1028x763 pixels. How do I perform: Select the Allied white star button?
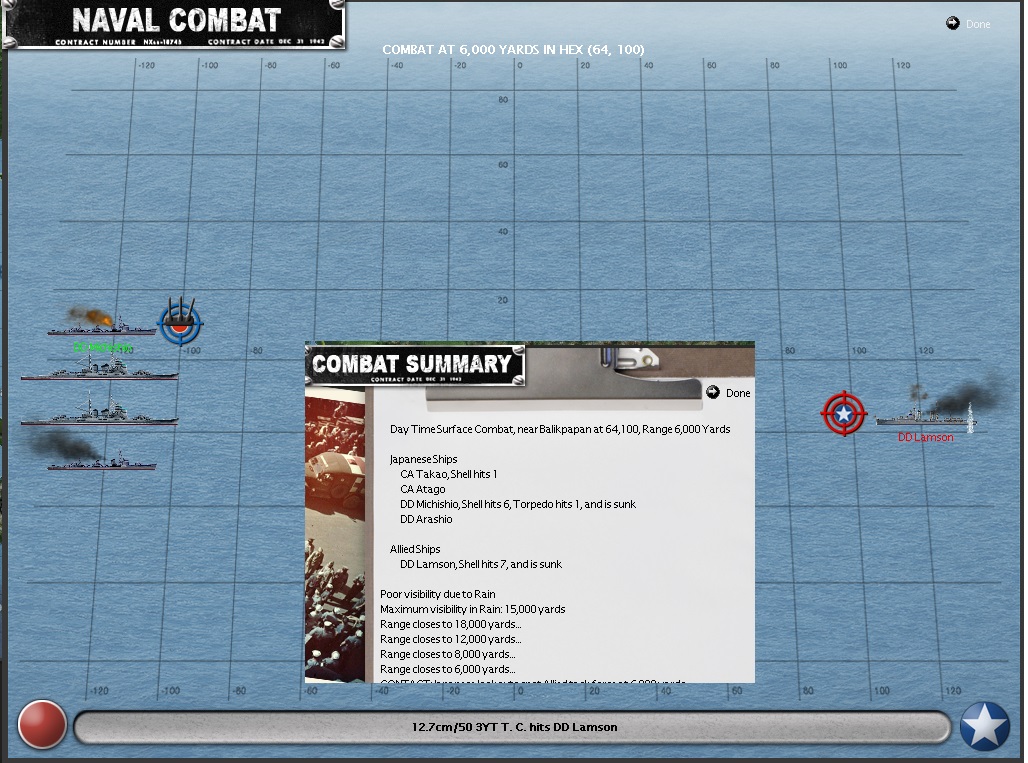(x=984, y=726)
